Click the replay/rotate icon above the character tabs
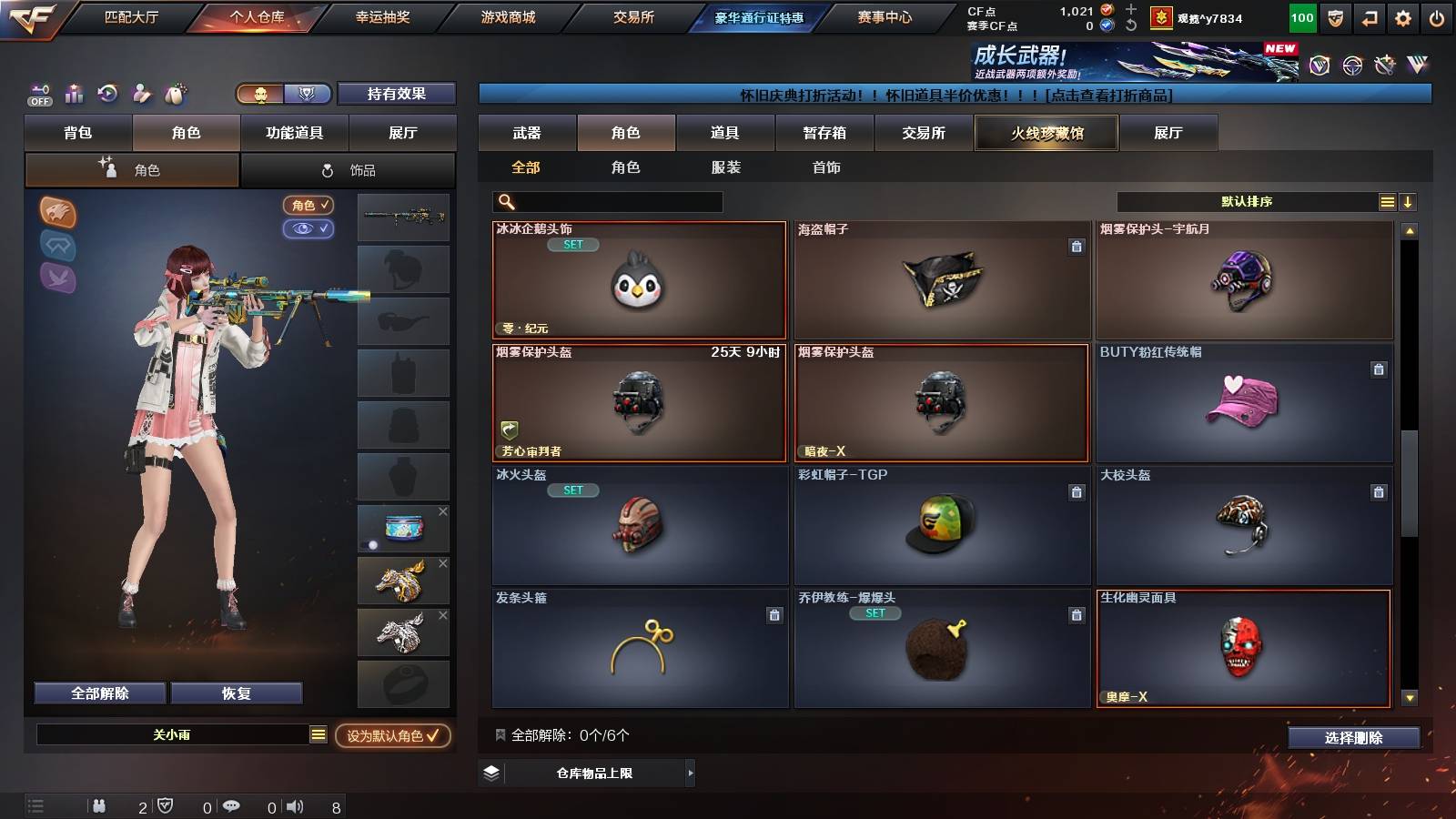1456x819 pixels. click(x=109, y=94)
